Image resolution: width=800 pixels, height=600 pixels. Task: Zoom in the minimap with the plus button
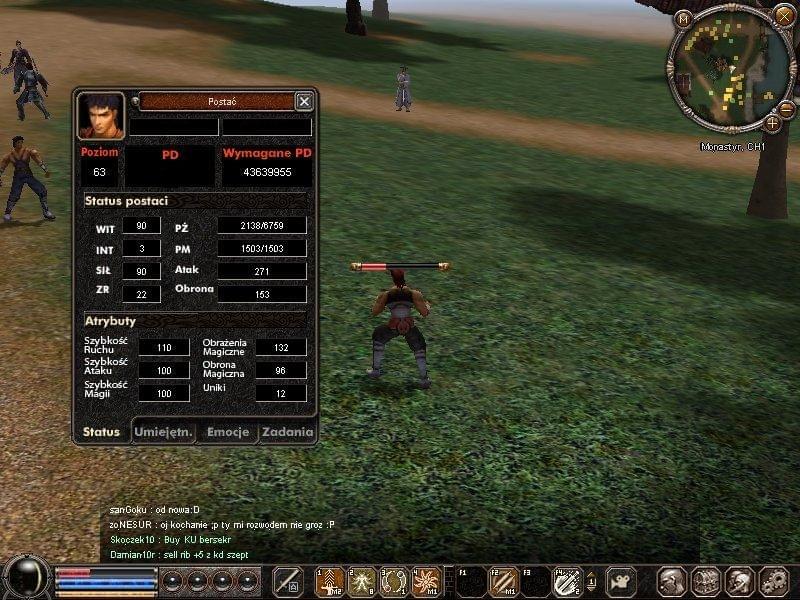[773, 123]
